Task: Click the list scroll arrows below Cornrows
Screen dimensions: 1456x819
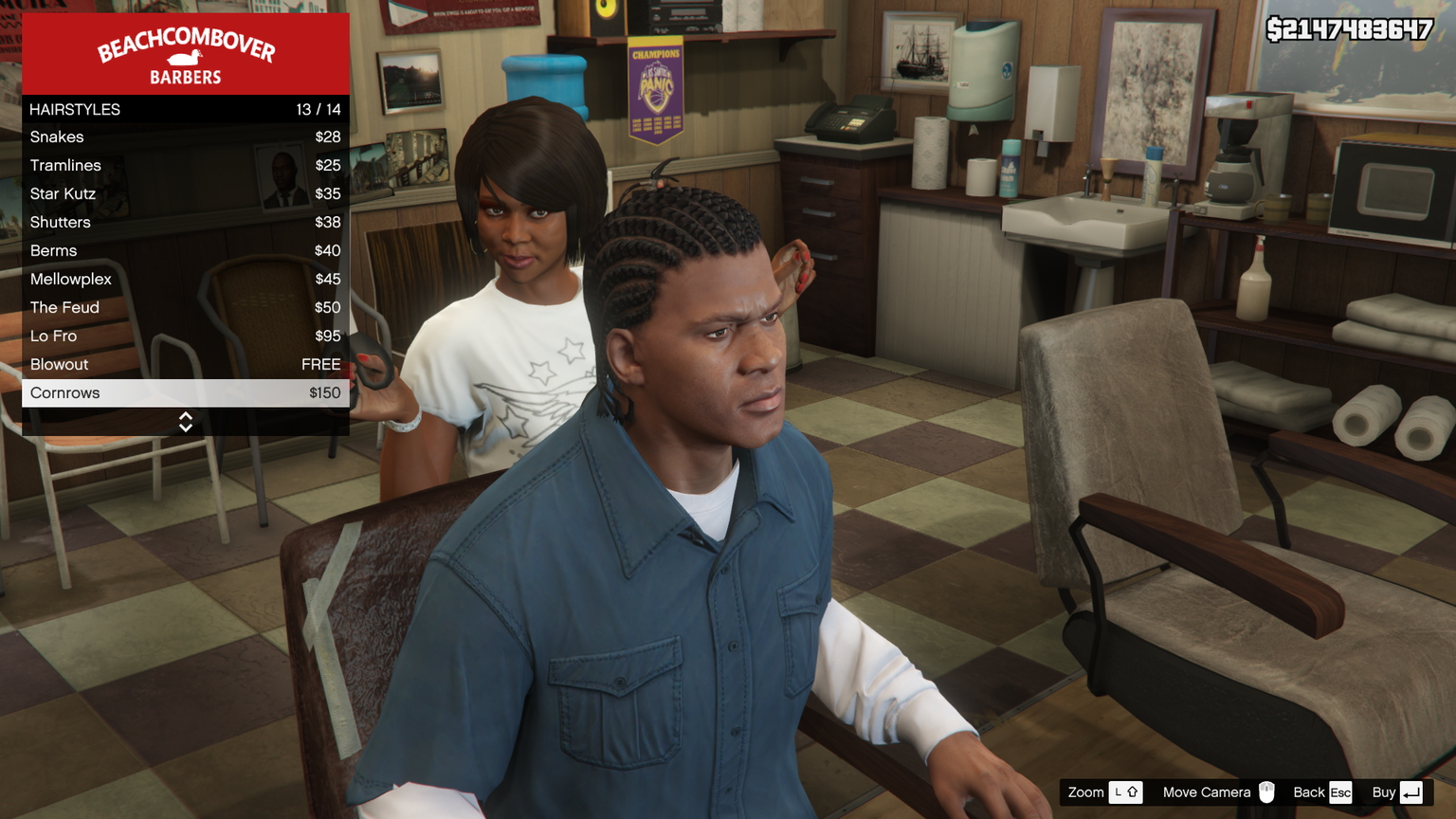Action: (x=186, y=422)
